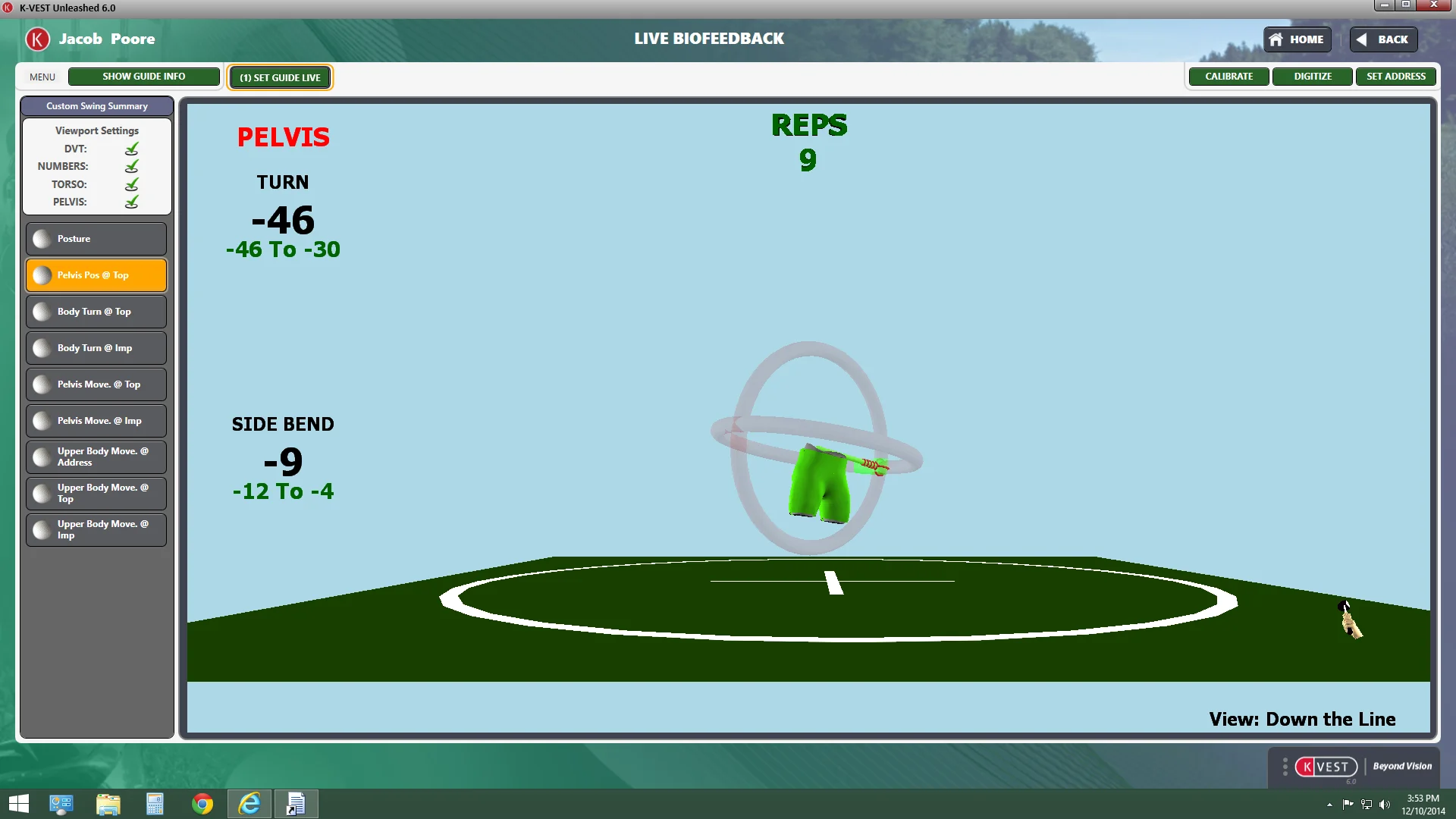Select the Posture drill
Screen dimensions: 1456x819
click(96, 239)
